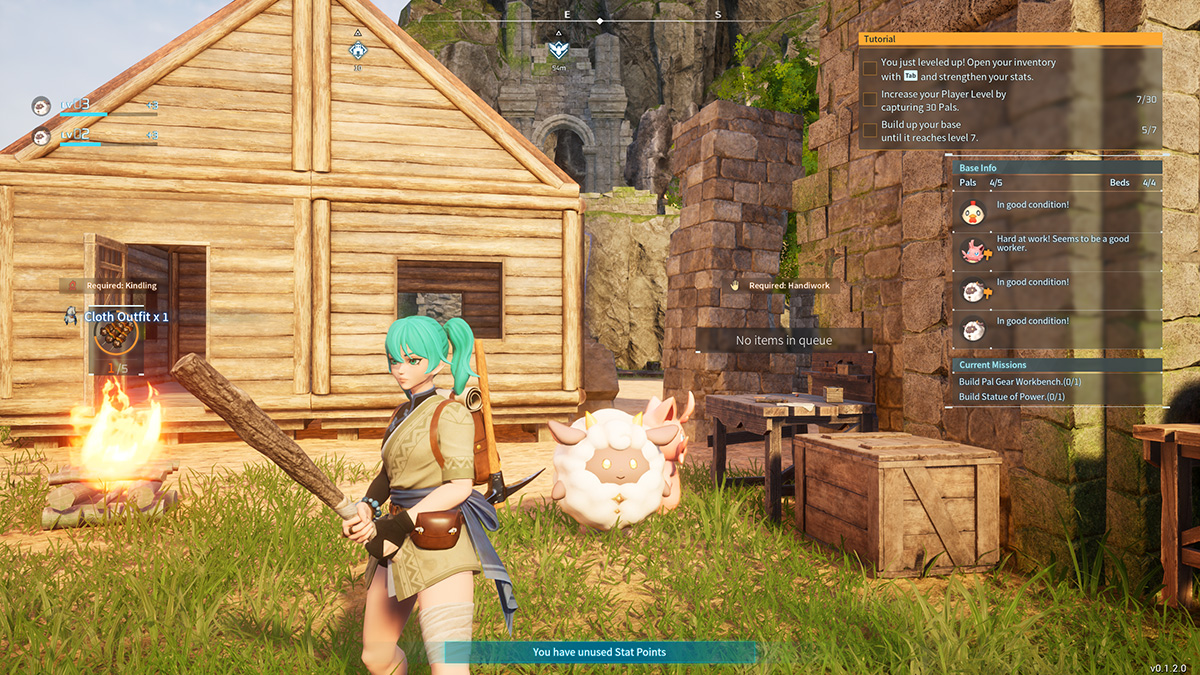
Task: Click the Cloth Outfit crafting progress icon
Action: point(116,337)
